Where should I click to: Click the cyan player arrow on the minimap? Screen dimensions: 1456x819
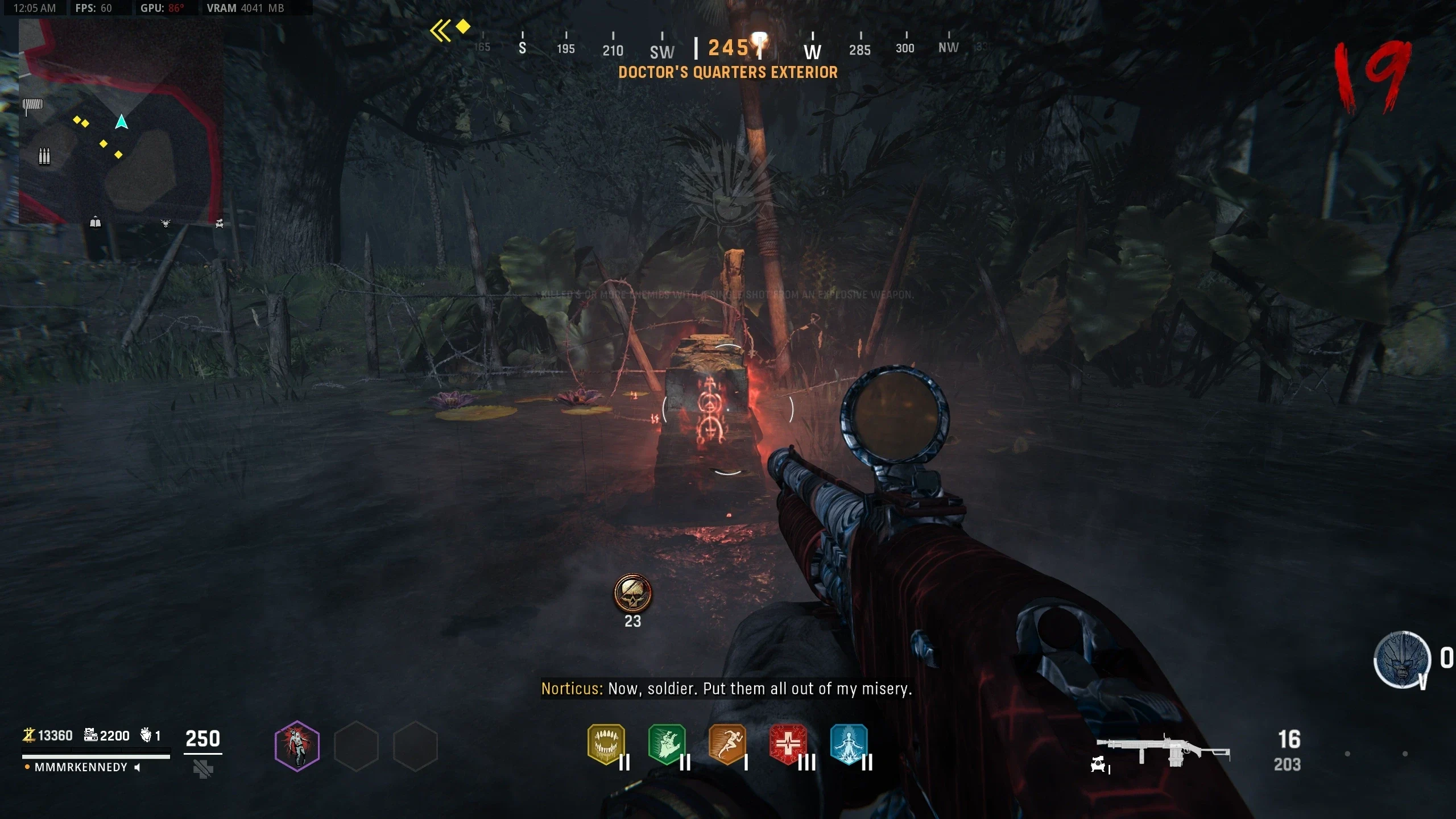[121, 122]
